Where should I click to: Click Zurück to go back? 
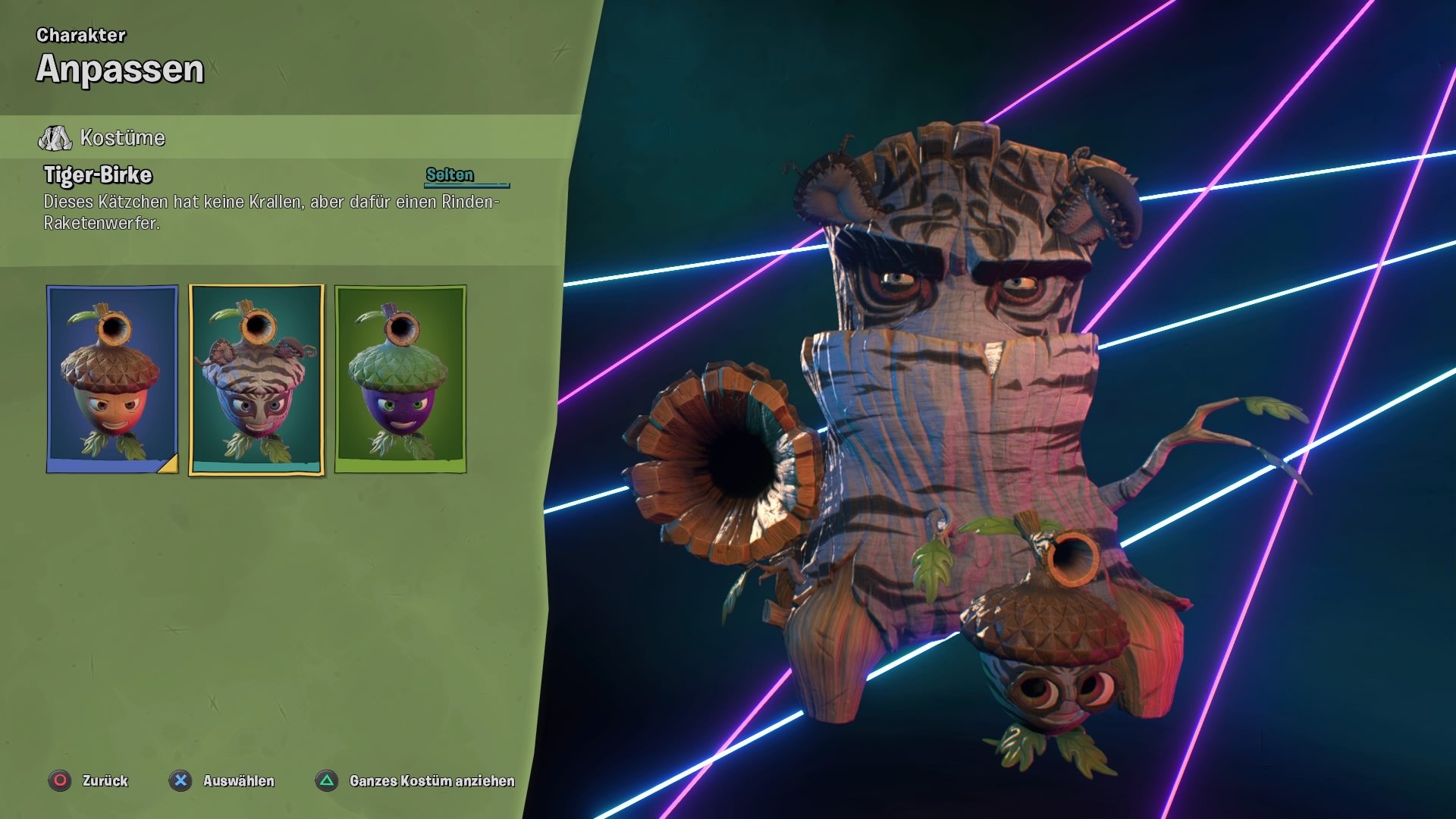click(105, 780)
